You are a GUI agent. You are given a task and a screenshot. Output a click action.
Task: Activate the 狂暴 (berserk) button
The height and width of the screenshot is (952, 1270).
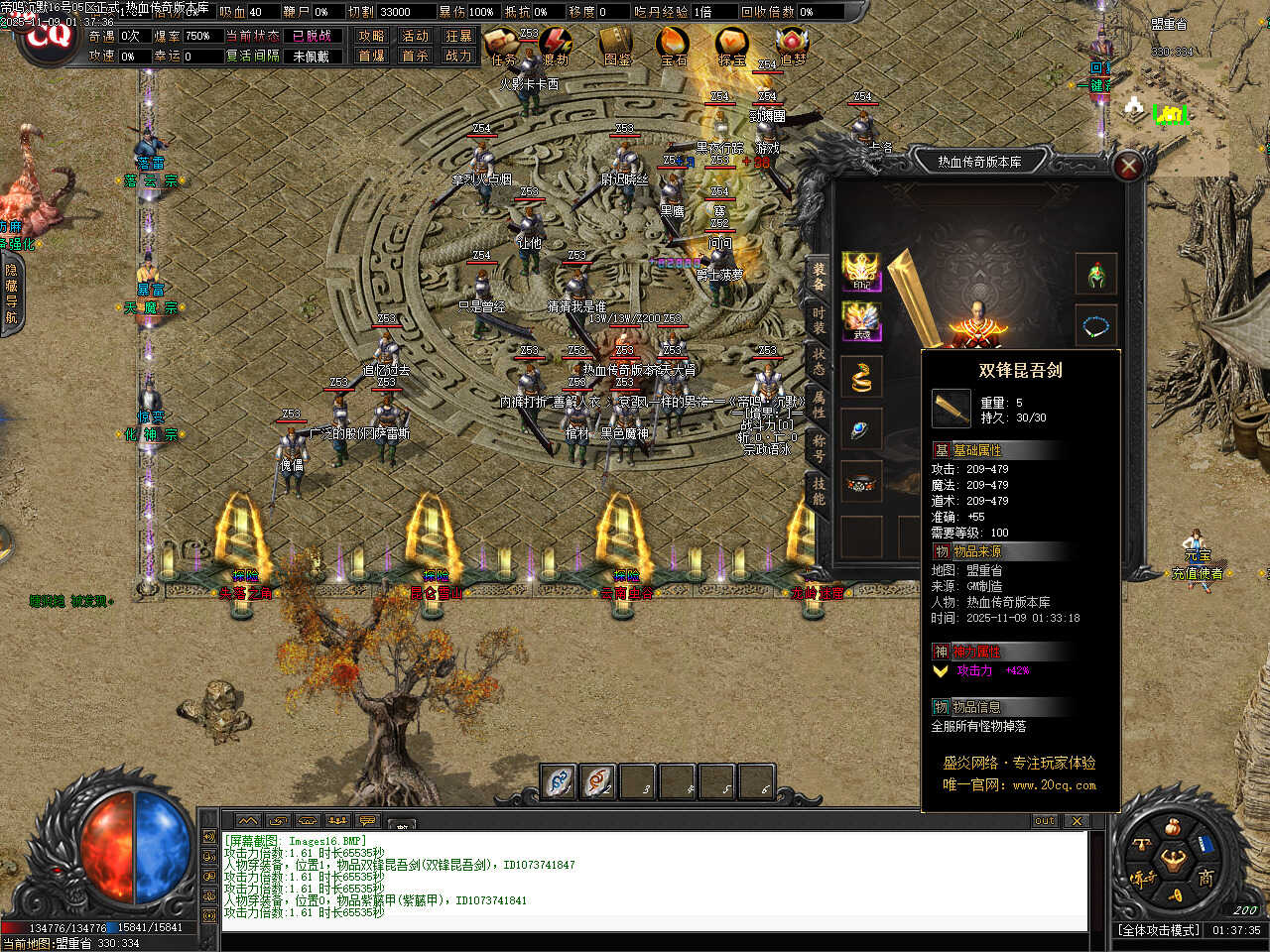click(x=458, y=36)
